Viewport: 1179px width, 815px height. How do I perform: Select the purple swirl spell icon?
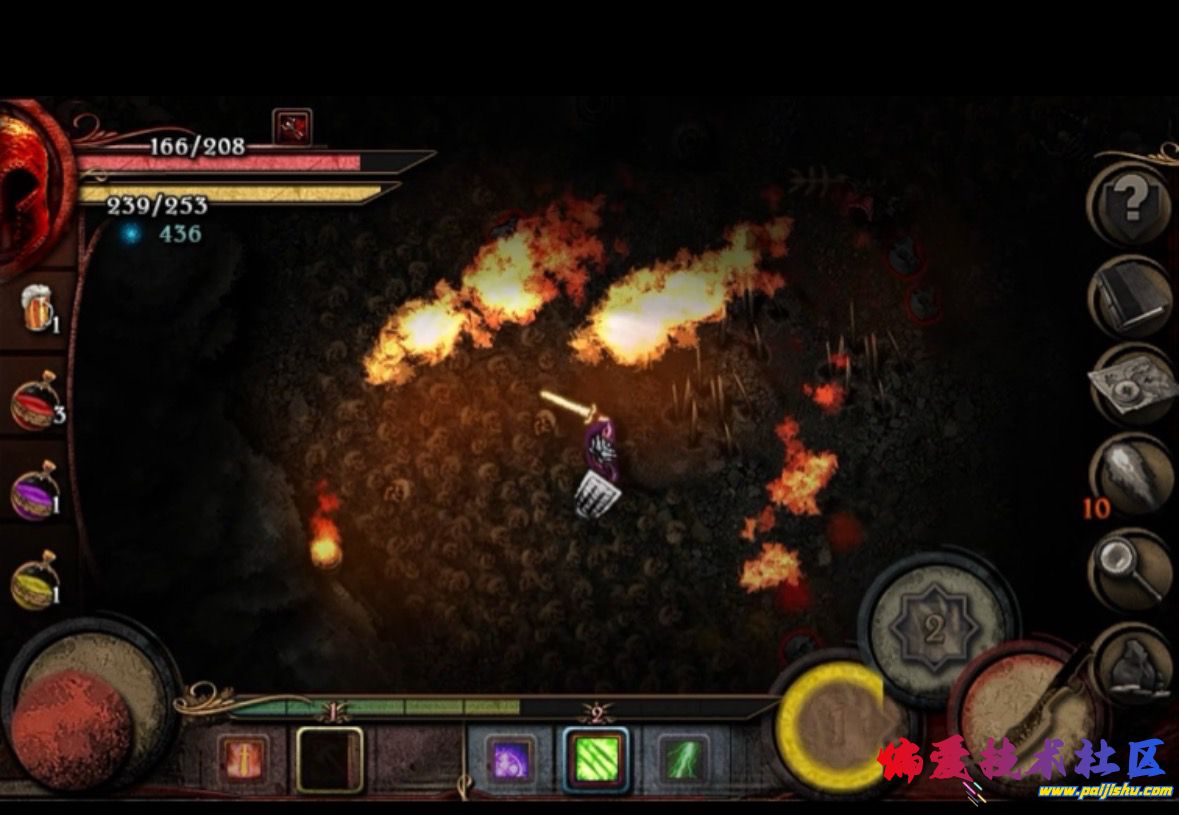tap(510, 760)
